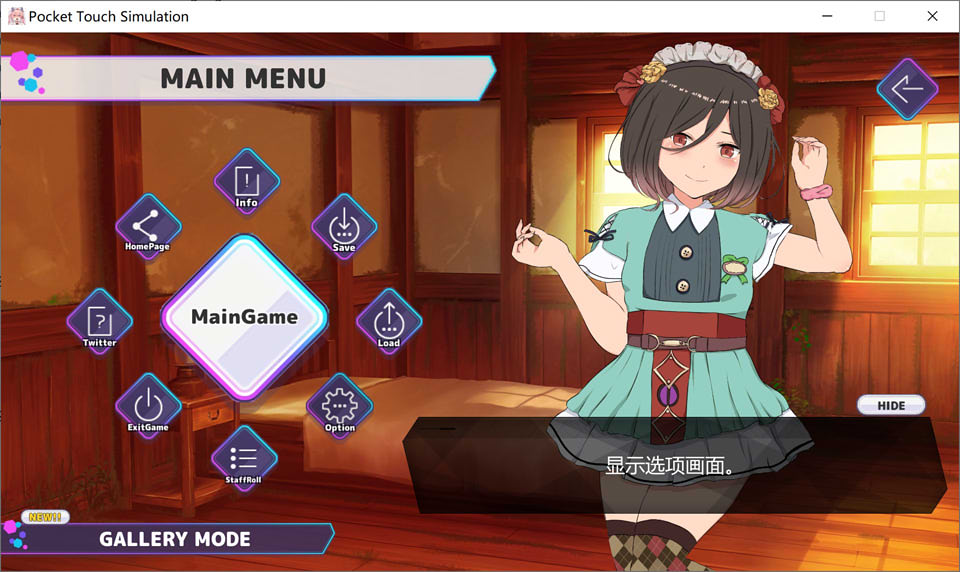
Task: Visit the HomePage share icon
Action: pyautogui.click(x=148, y=227)
